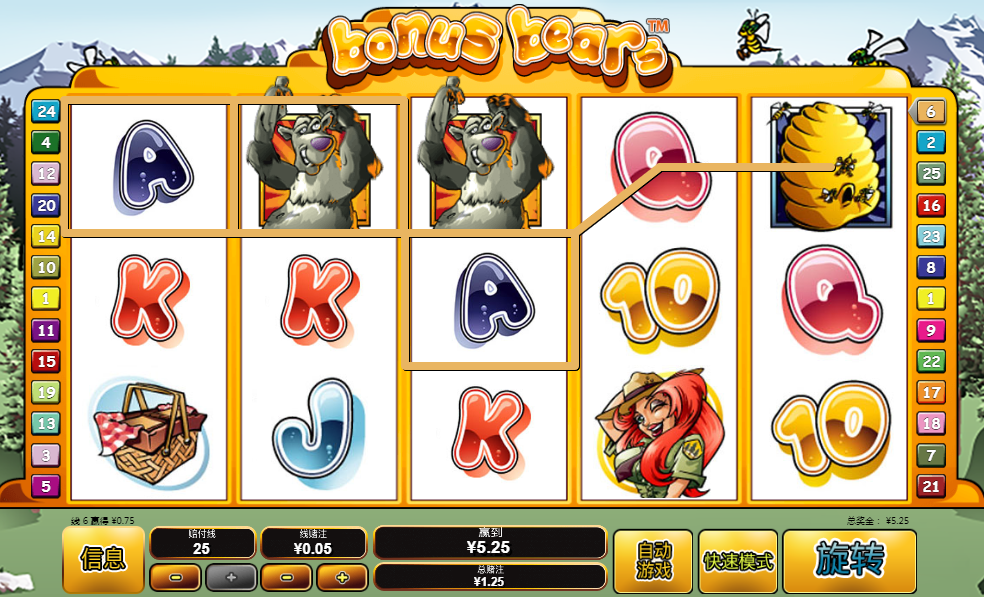The width and height of the screenshot is (984, 597).
Task: Click payline marker 11
Action: [45, 330]
